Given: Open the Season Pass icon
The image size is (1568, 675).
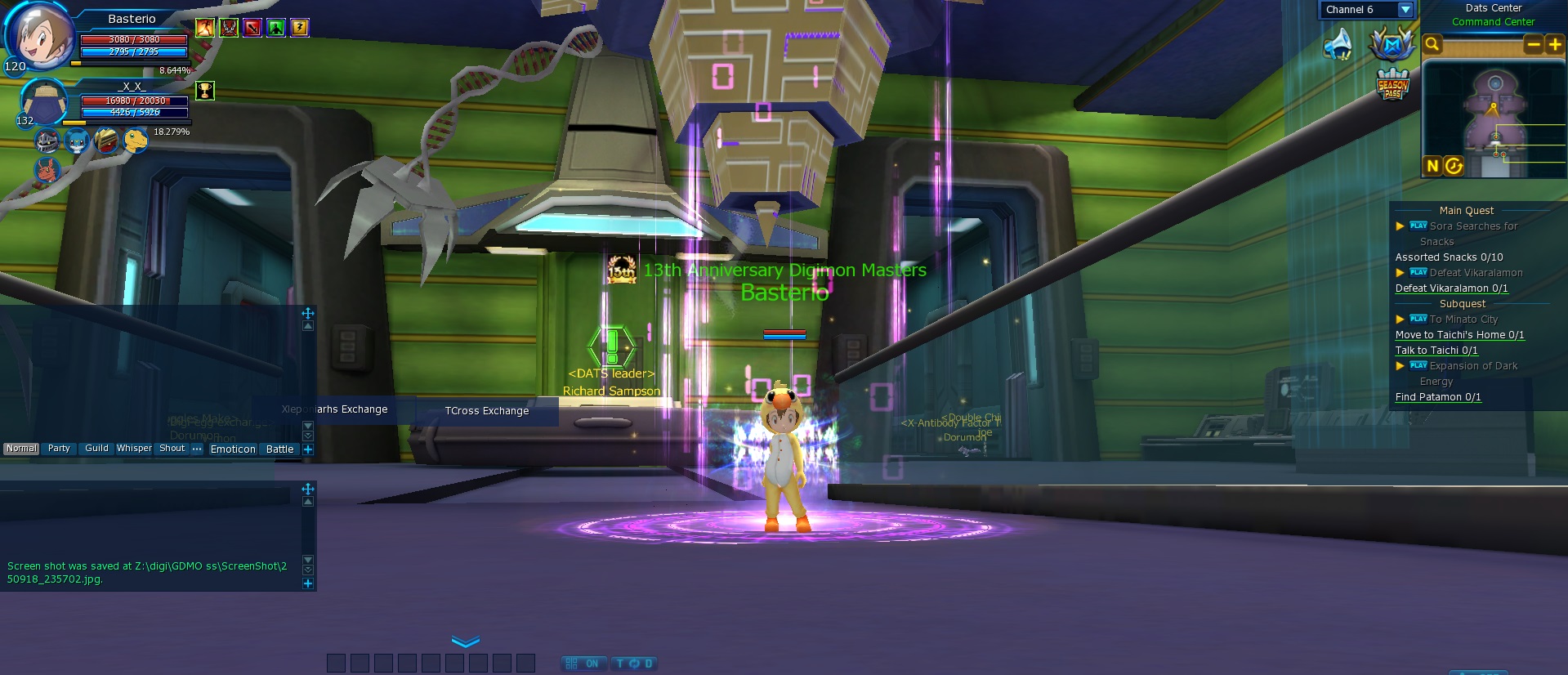Looking at the screenshot, I should 1392,84.
